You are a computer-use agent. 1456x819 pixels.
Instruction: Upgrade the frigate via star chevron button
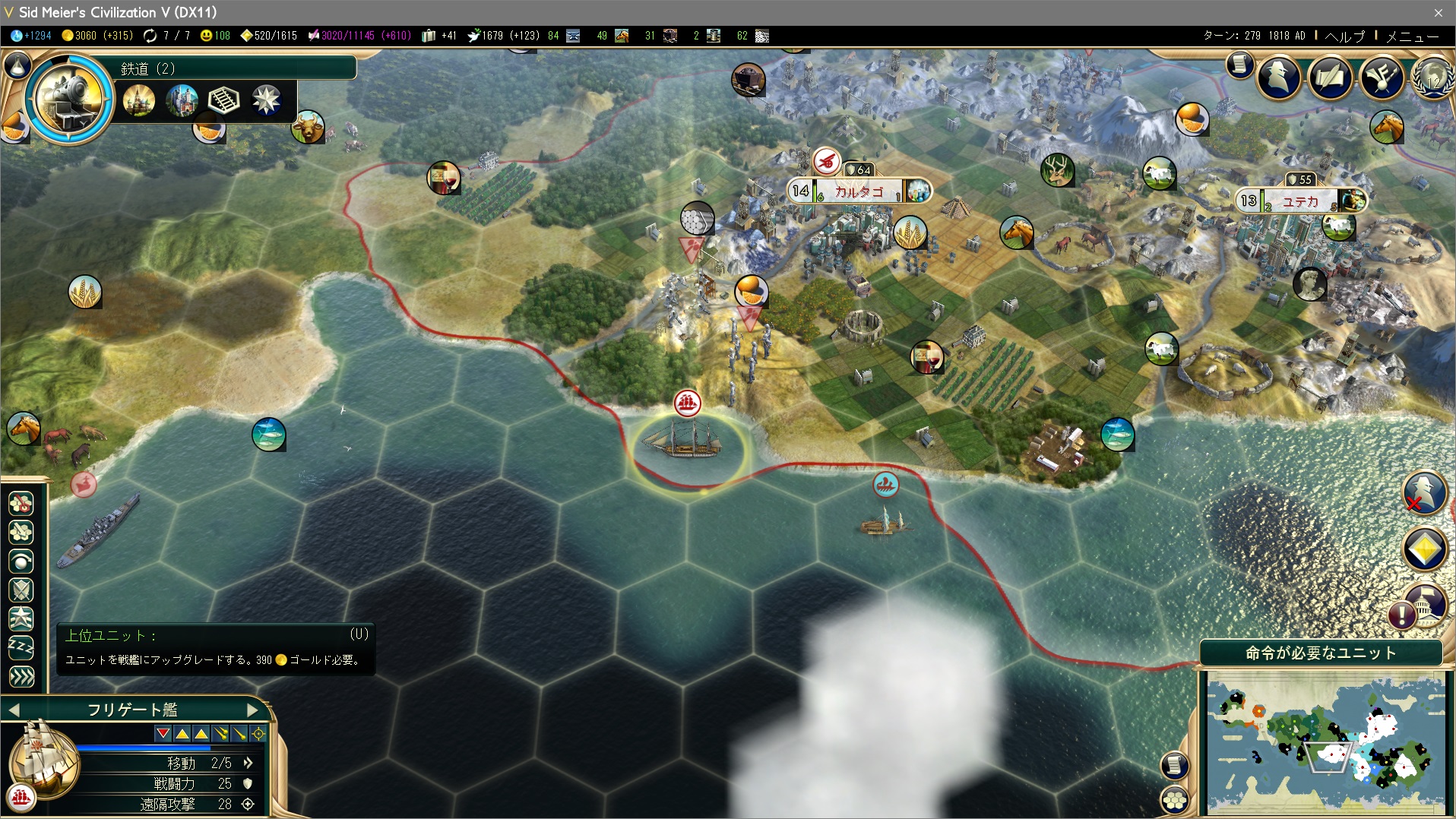point(21,618)
